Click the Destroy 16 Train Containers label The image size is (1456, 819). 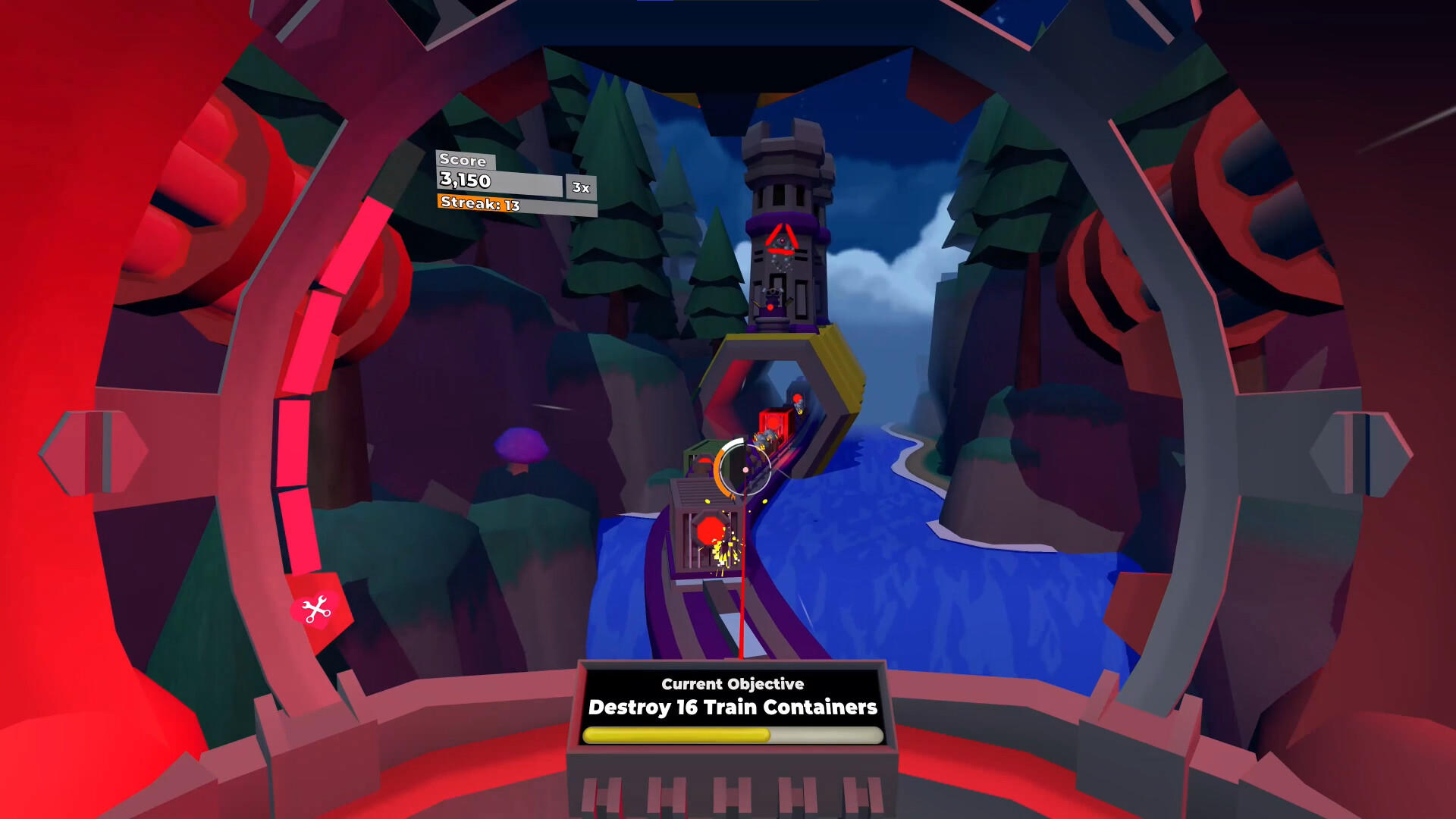(732, 708)
